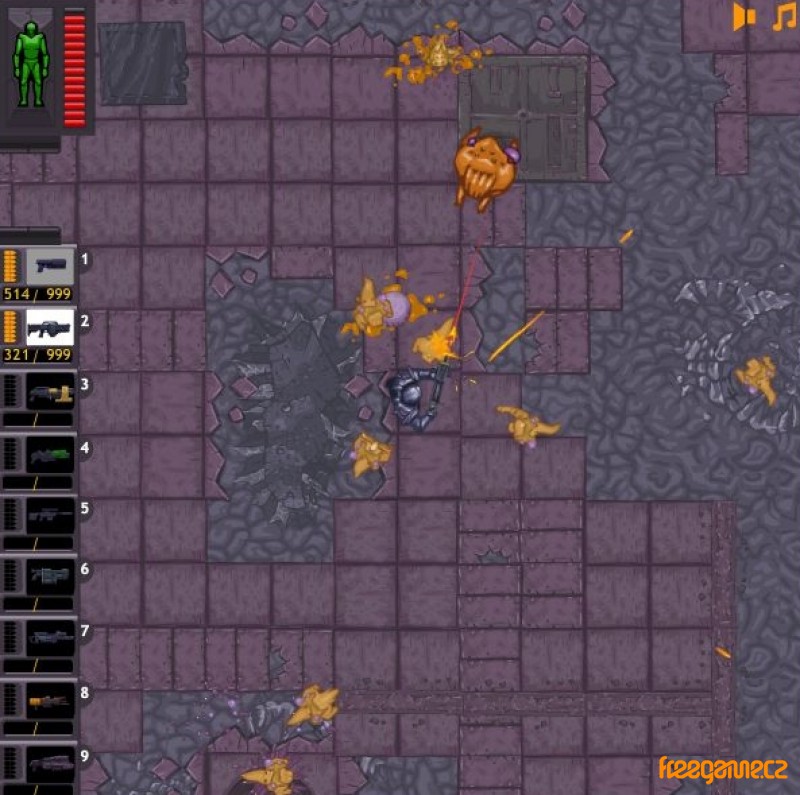Switch to the weapon in slot 9
The image size is (800, 795).
[x=50, y=764]
